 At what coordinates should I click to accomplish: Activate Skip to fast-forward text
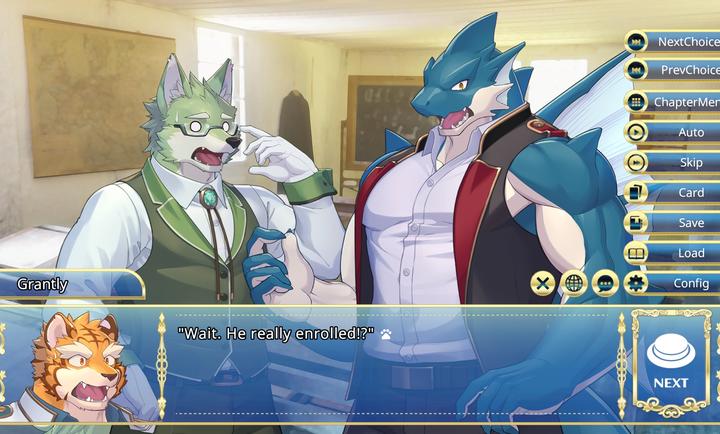pyautogui.click(x=675, y=162)
